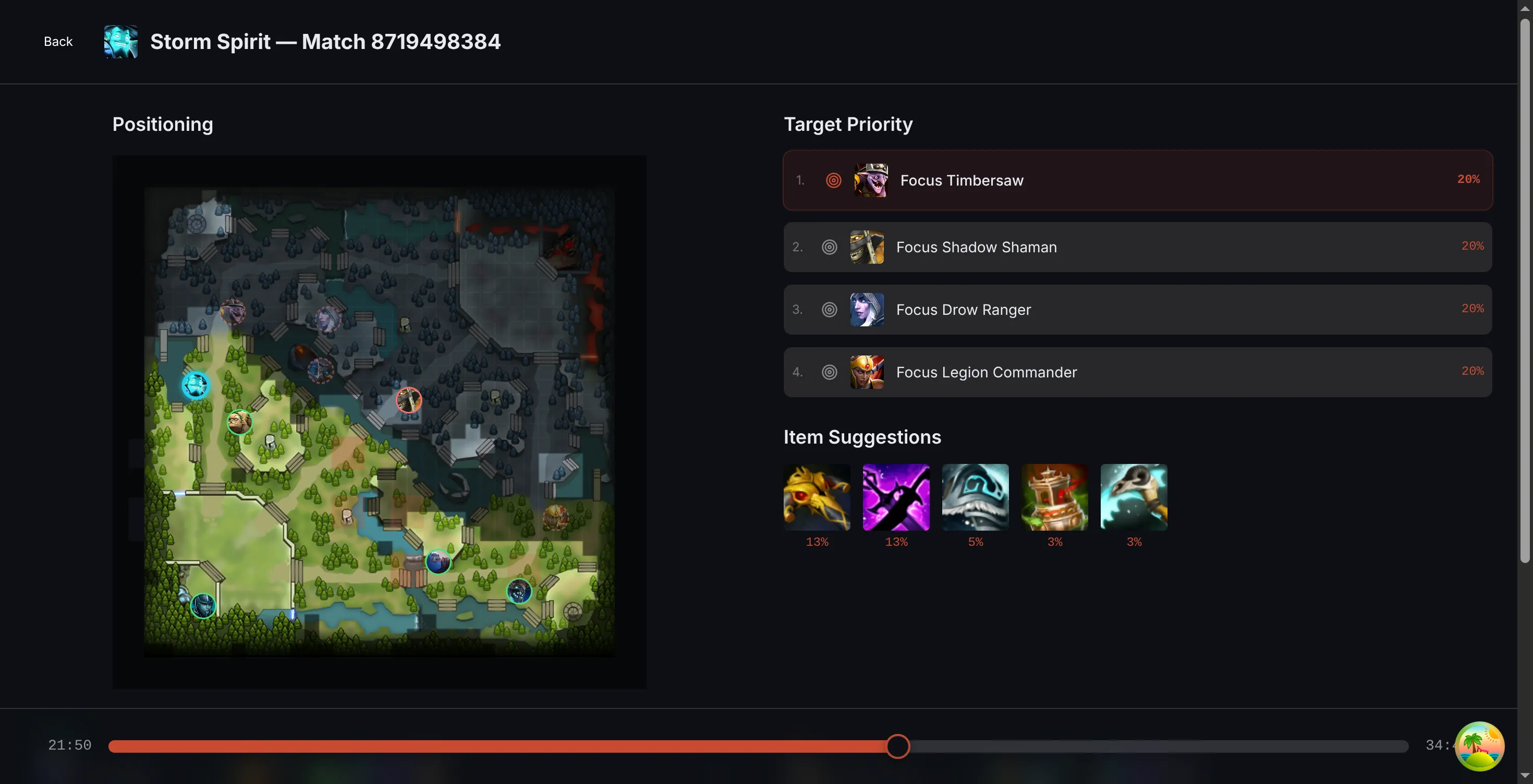The height and width of the screenshot is (784, 1533).
Task: Select the Meteor Hammer item suggestion
Action: pyautogui.click(x=1054, y=497)
